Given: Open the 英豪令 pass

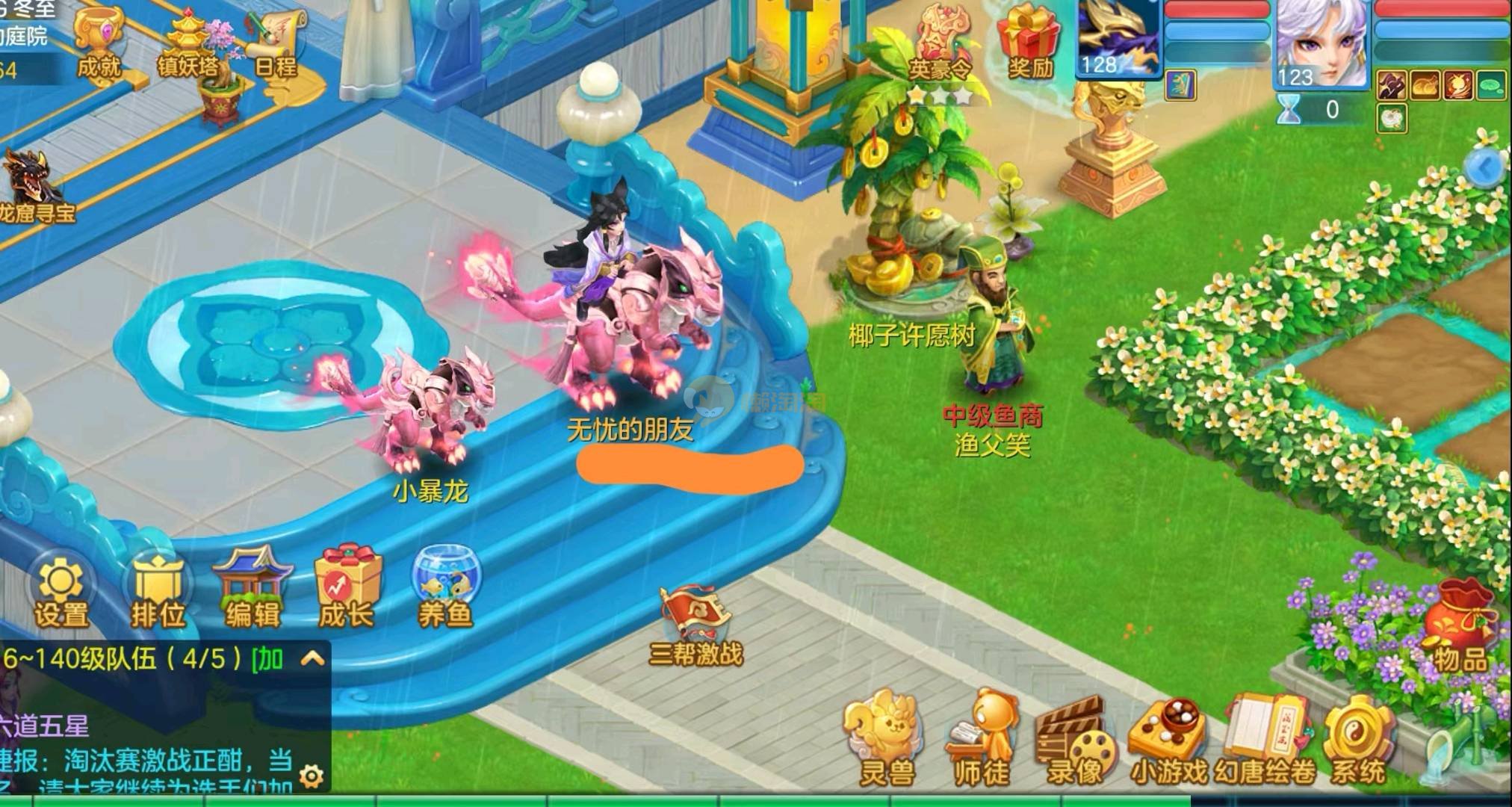Looking at the screenshot, I should pos(941,45).
